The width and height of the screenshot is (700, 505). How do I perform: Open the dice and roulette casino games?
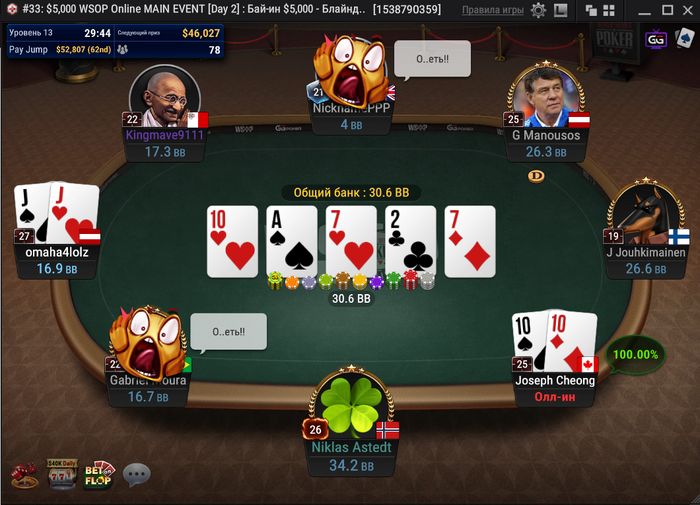click(24, 475)
